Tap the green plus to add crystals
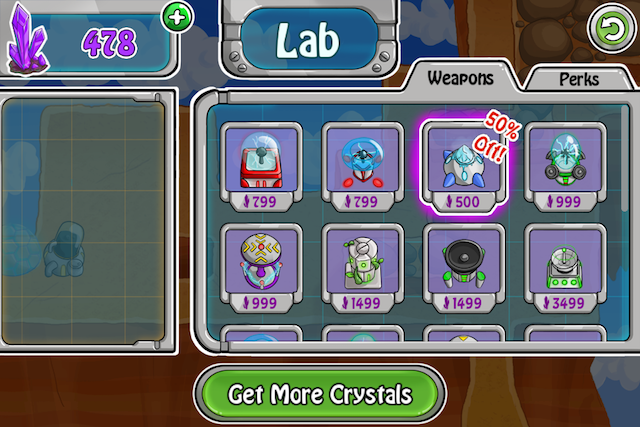 tap(177, 16)
